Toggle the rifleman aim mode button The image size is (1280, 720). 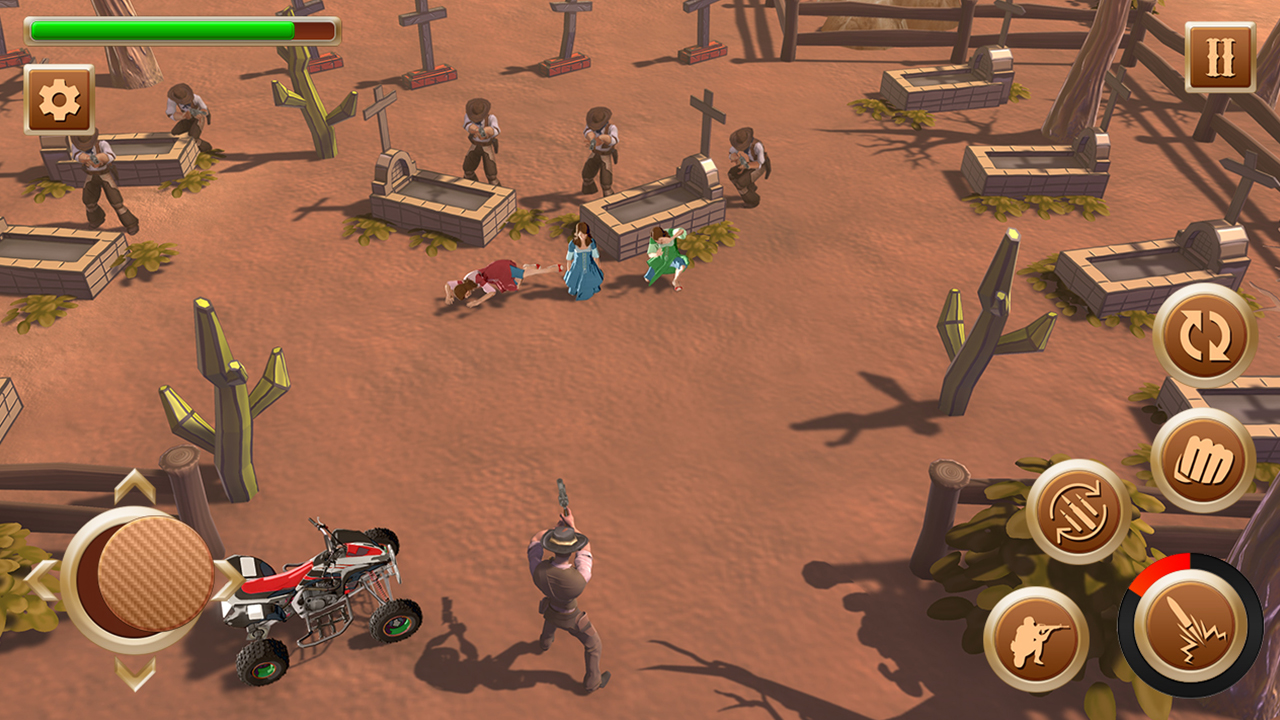(x=1035, y=639)
